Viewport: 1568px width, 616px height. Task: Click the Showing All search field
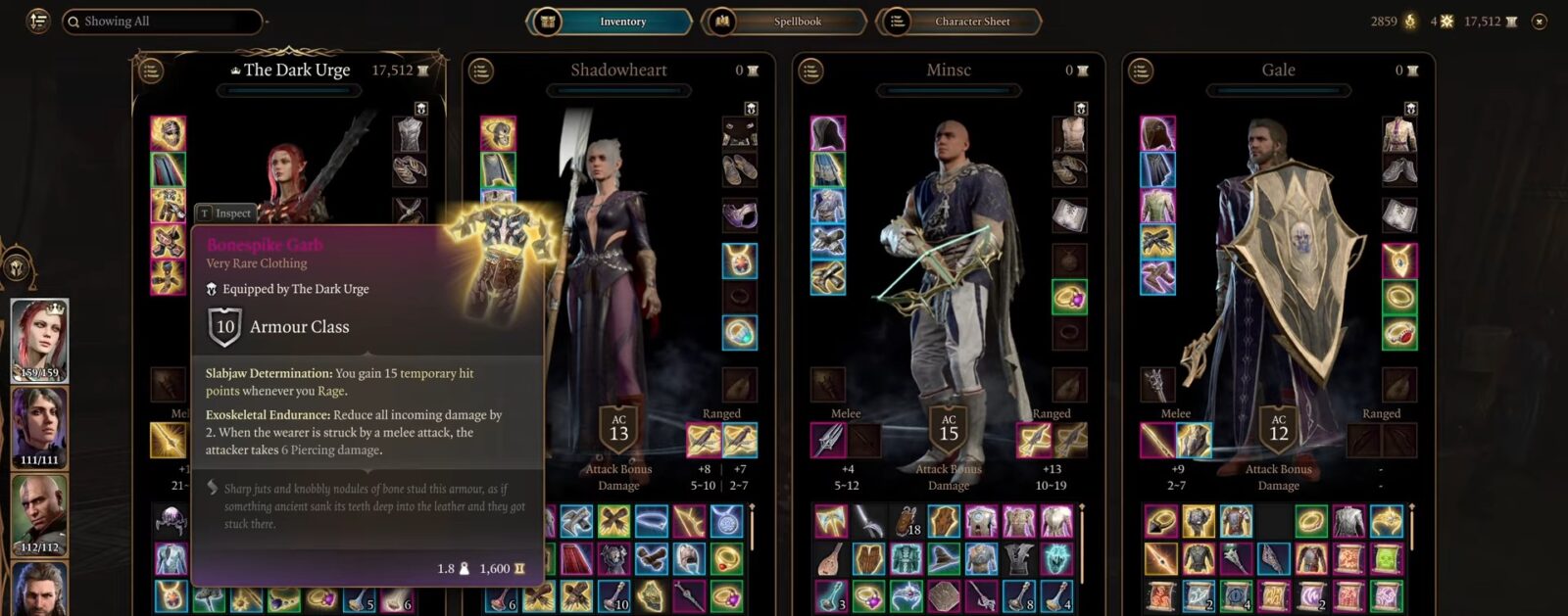(162, 22)
